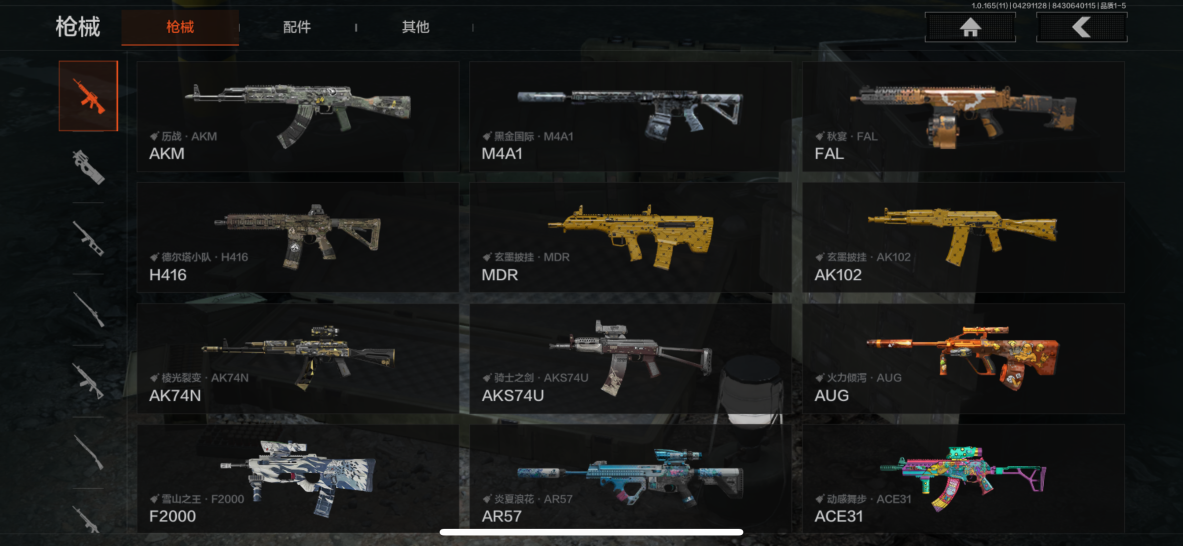Go to the home screen
Screen dimensions: 1183x546
point(969,27)
